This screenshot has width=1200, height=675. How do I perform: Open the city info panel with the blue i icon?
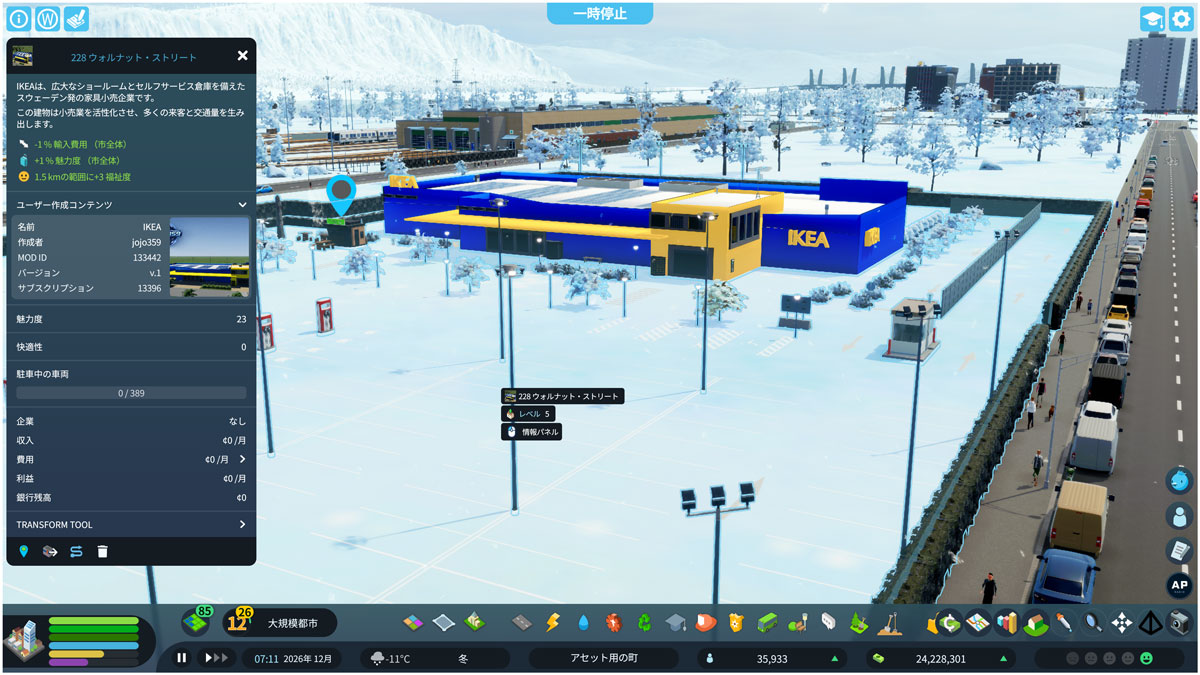pos(18,19)
